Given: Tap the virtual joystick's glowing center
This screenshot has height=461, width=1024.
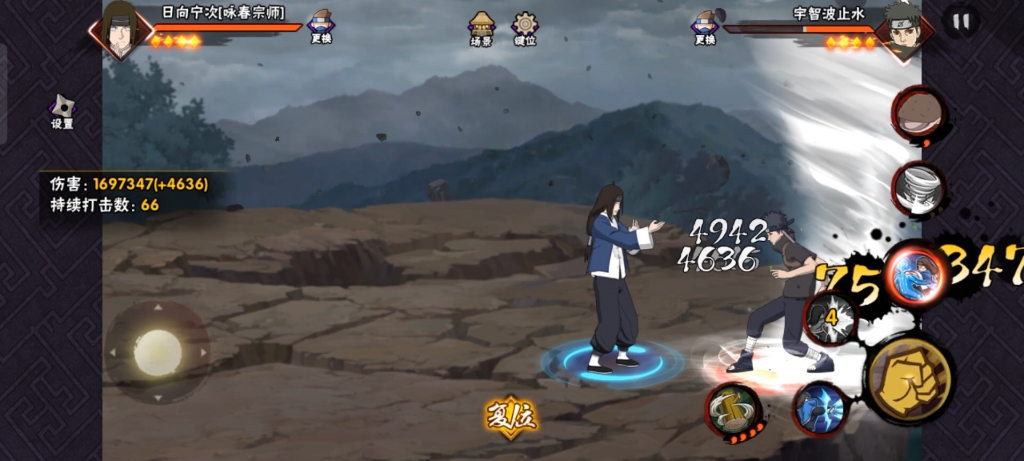Looking at the screenshot, I should point(158,352).
